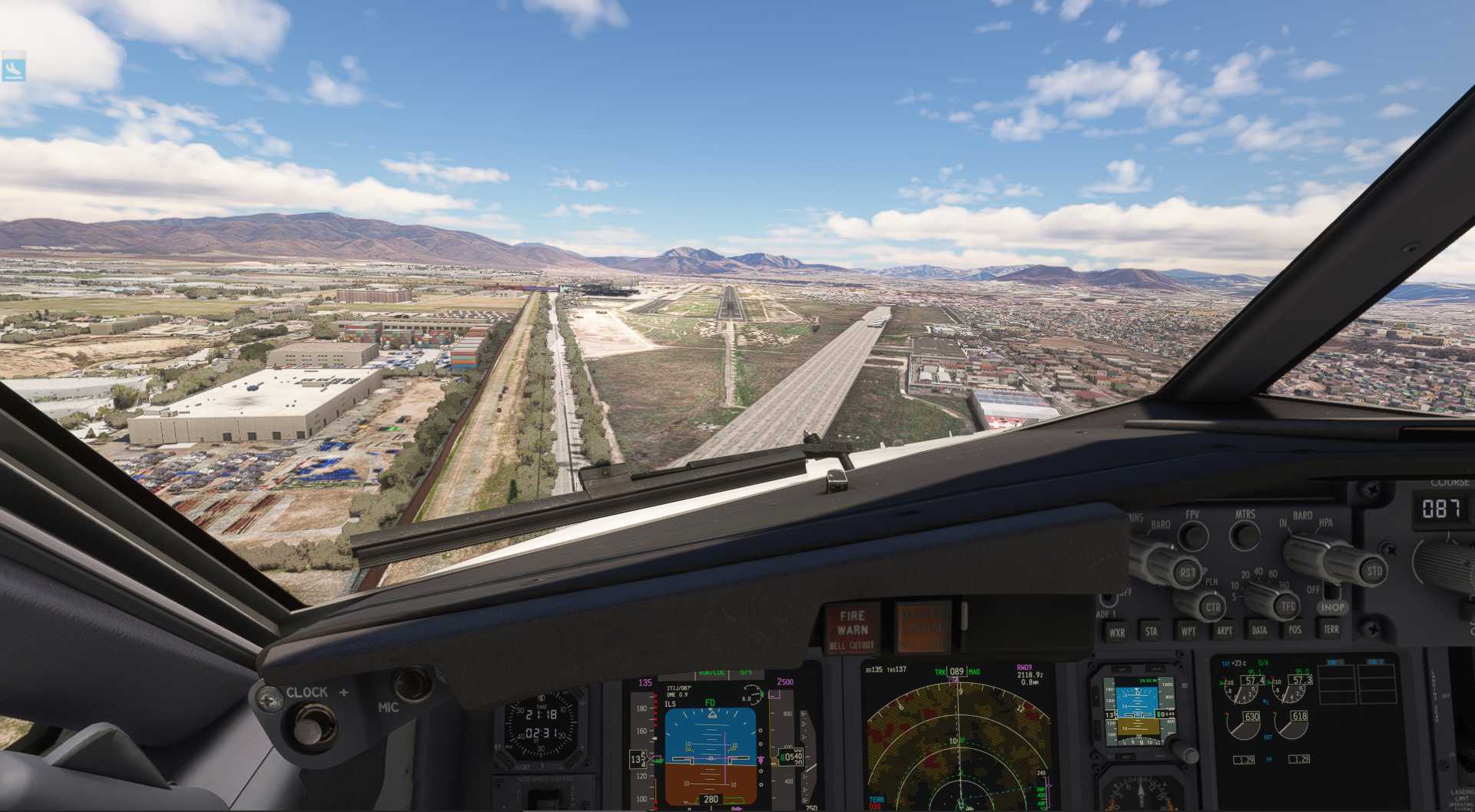Push the STD baro button
This screenshot has height=812, width=1475.
point(1374,571)
